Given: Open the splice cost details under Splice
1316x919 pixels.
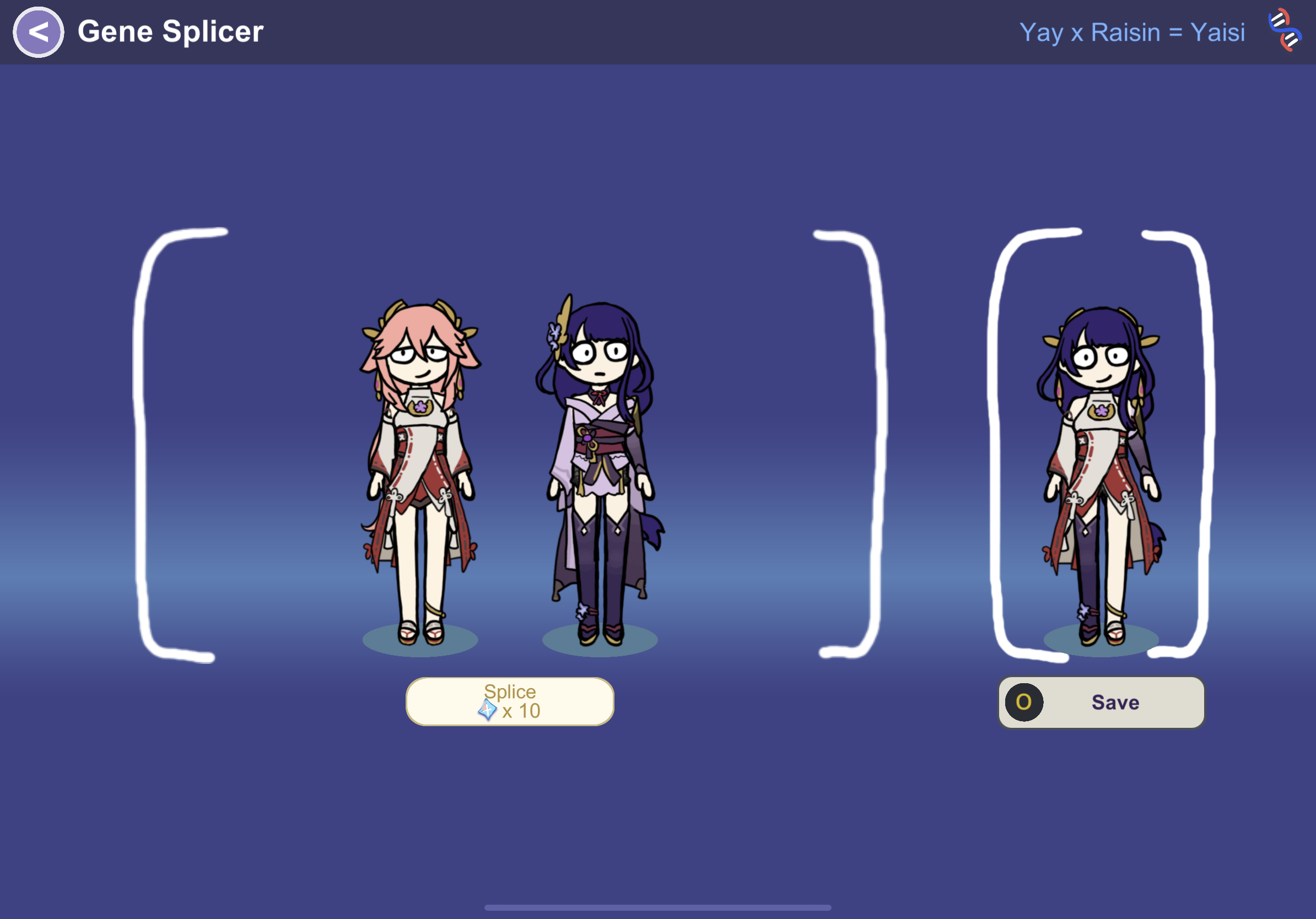Looking at the screenshot, I should click(510, 711).
